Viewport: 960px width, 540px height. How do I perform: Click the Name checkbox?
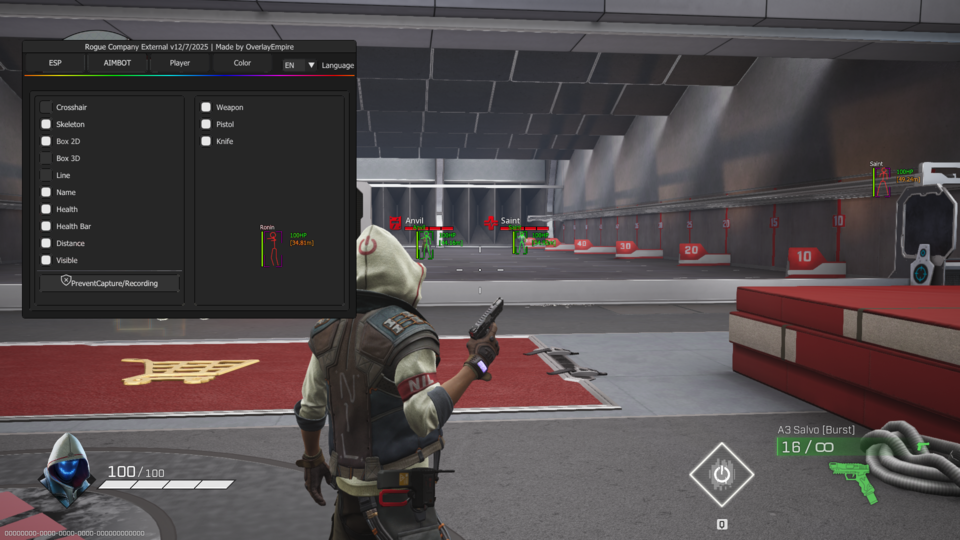pos(46,192)
